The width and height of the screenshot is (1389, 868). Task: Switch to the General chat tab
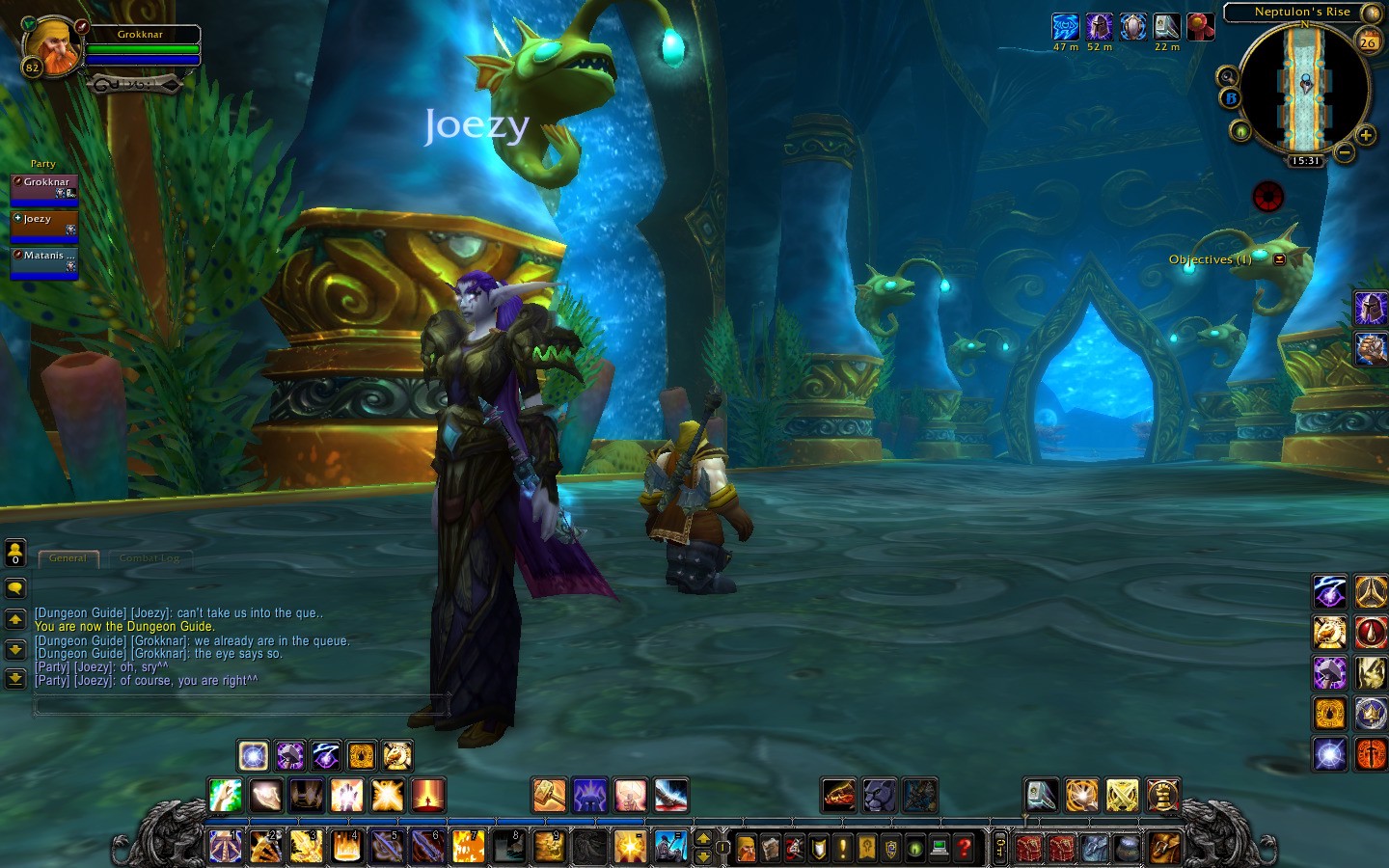(68, 558)
